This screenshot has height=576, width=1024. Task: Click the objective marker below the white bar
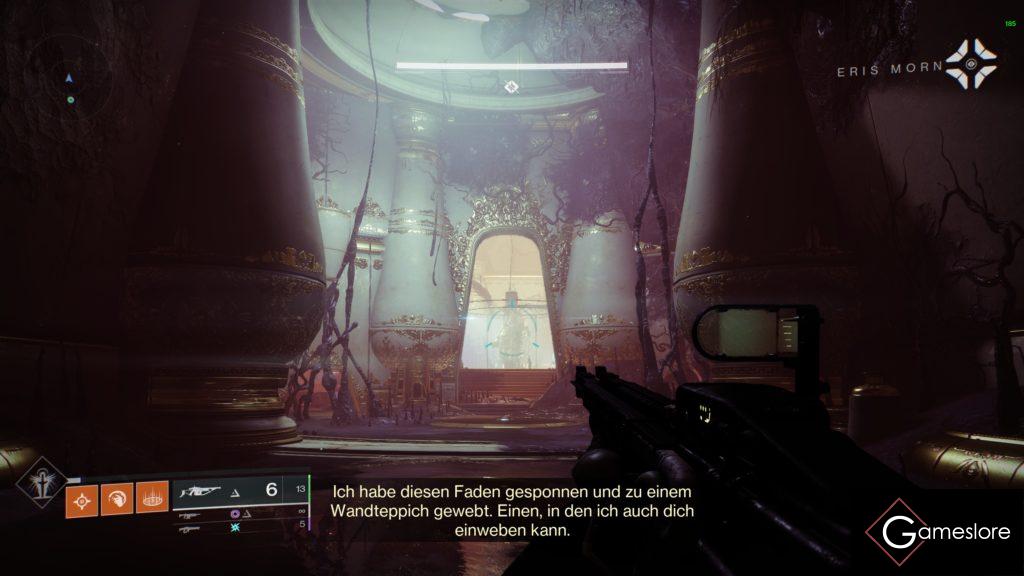[511, 87]
